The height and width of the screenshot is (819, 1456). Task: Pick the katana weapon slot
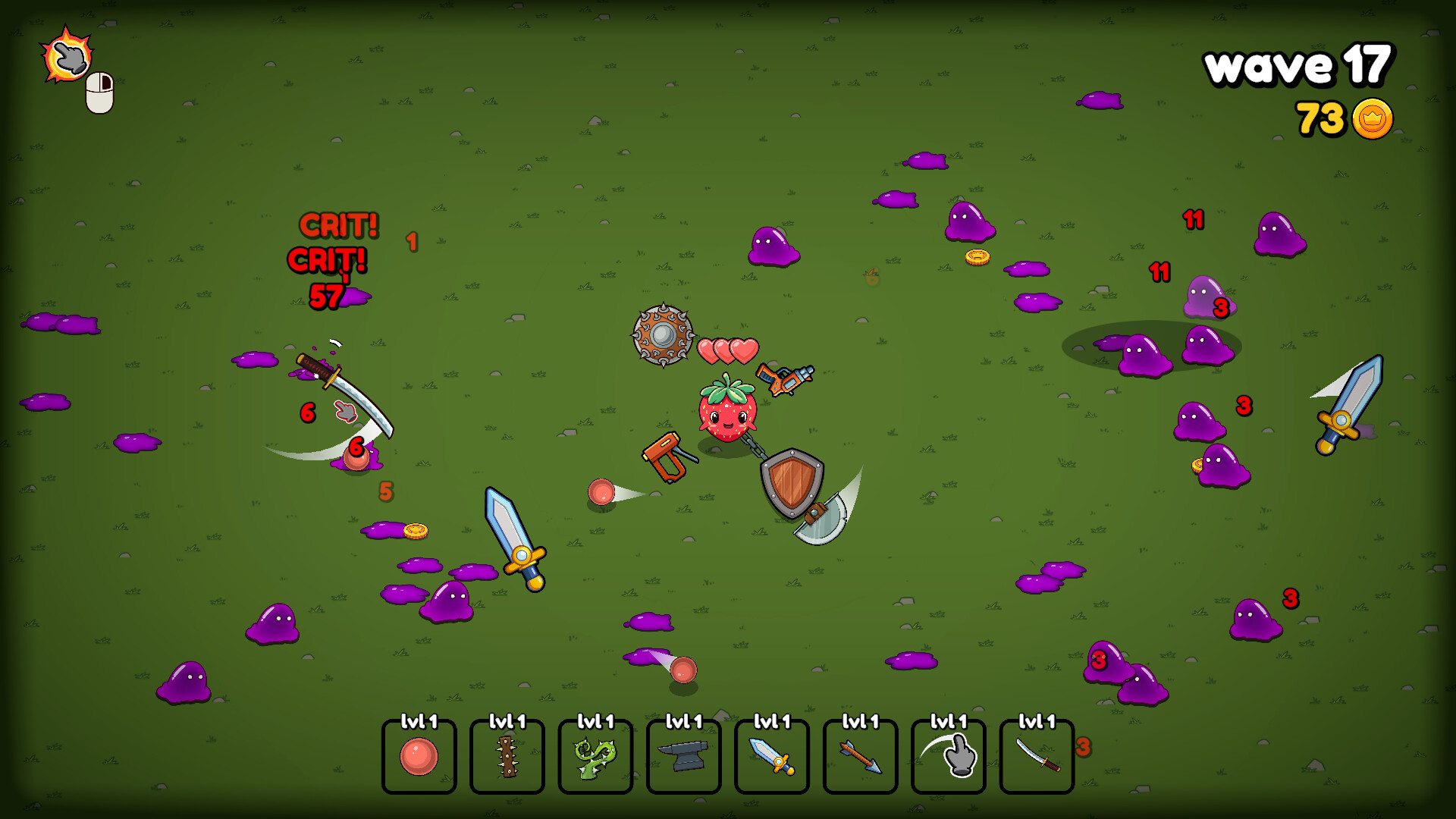tap(1037, 756)
